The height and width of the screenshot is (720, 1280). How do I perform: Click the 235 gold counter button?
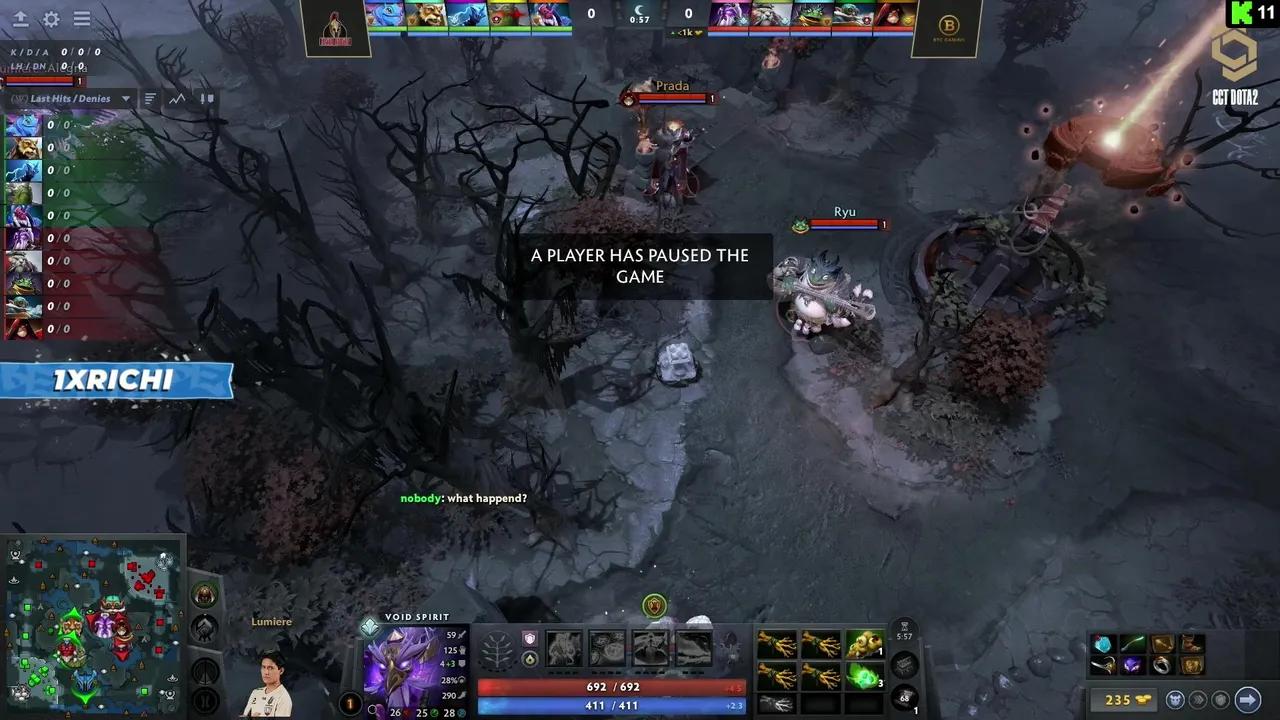point(1125,699)
